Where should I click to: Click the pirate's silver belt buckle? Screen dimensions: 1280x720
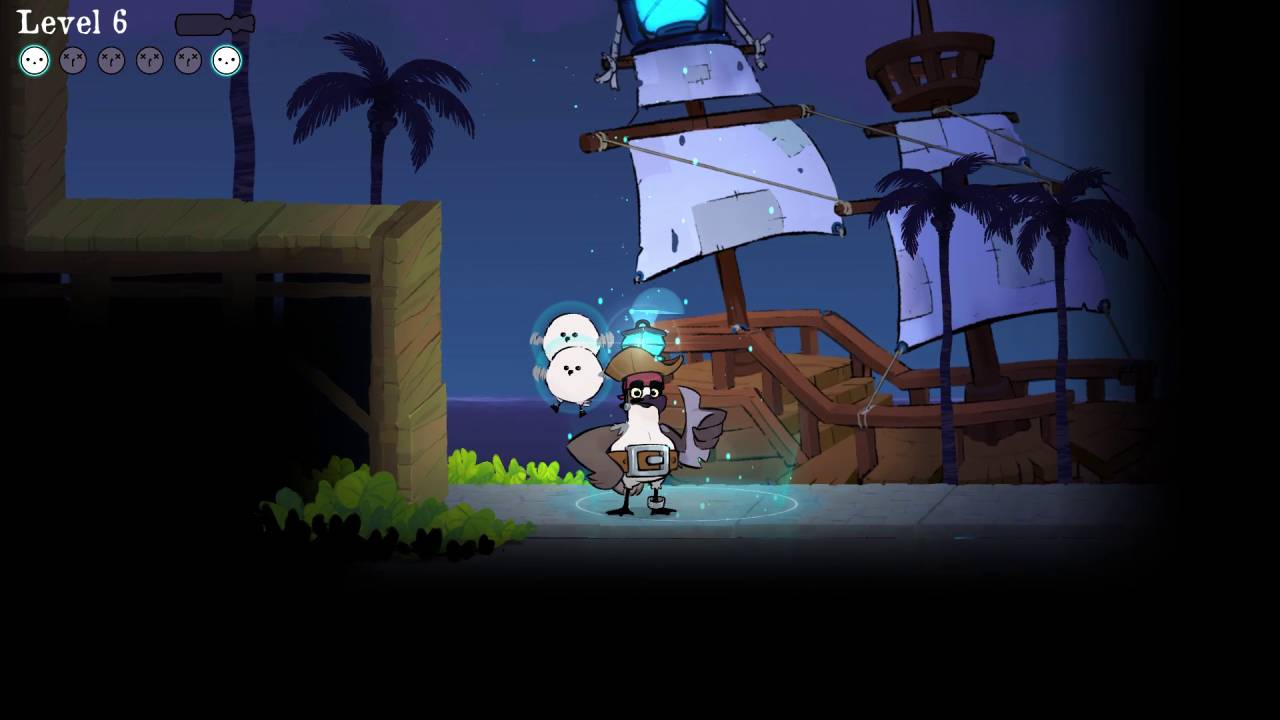point(649,458)
